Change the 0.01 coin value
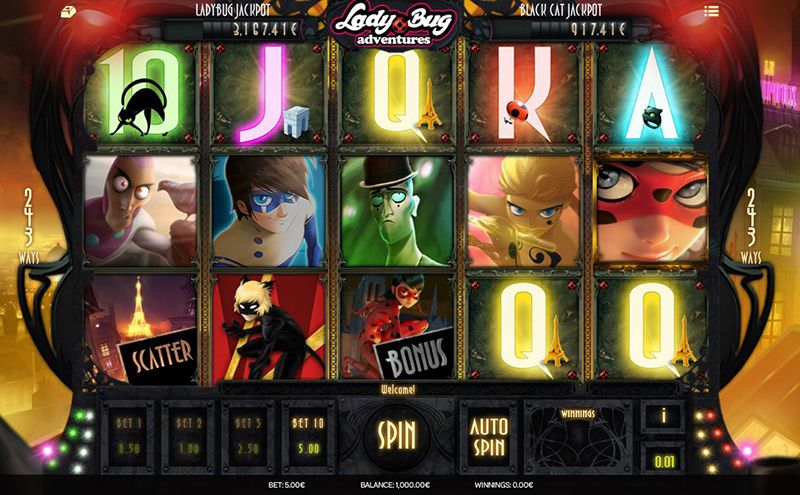Viewport: 800px width, 495px height. point(663,460)
